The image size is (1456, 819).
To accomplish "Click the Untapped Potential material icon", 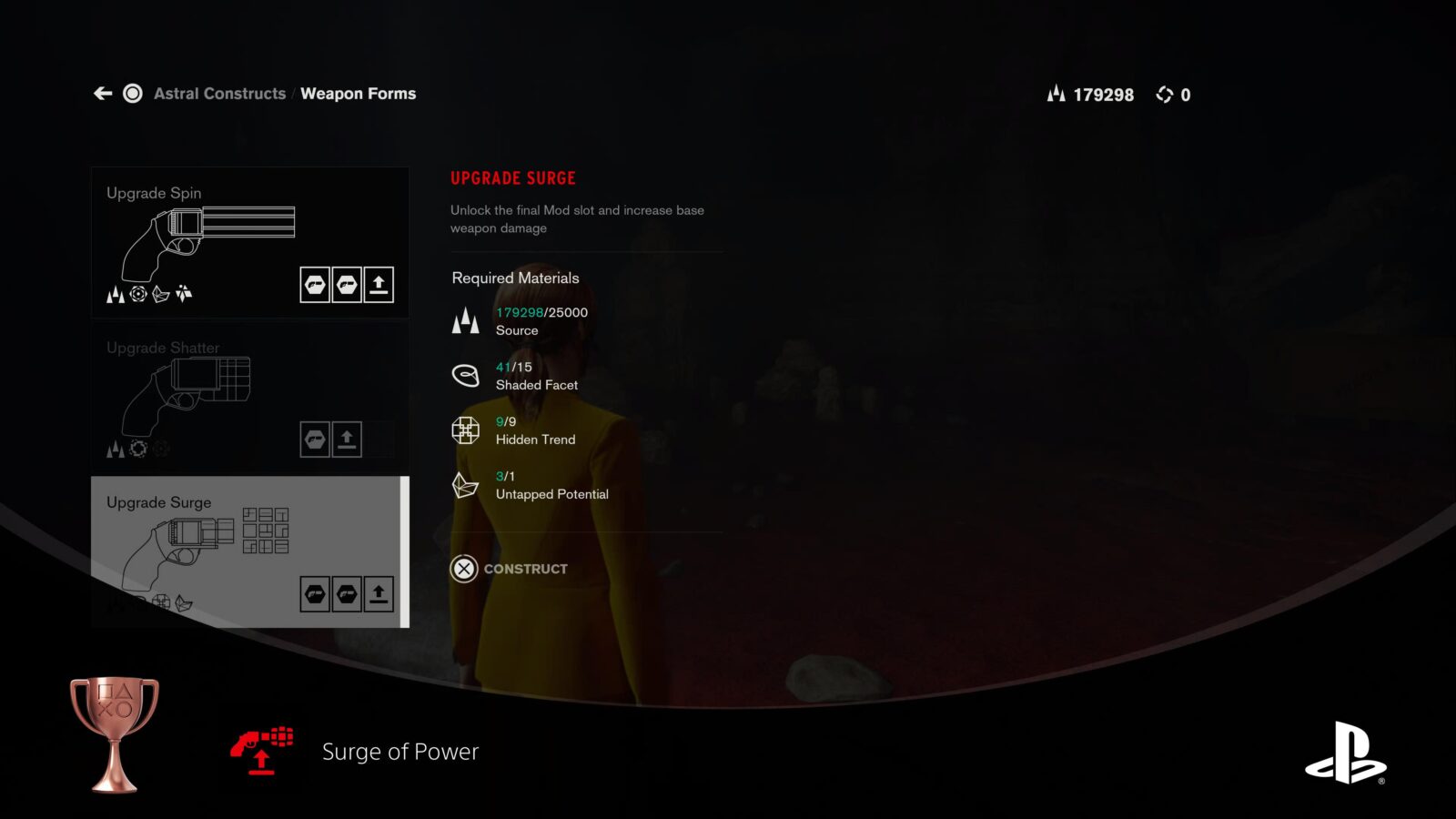I will coord(466,485).
